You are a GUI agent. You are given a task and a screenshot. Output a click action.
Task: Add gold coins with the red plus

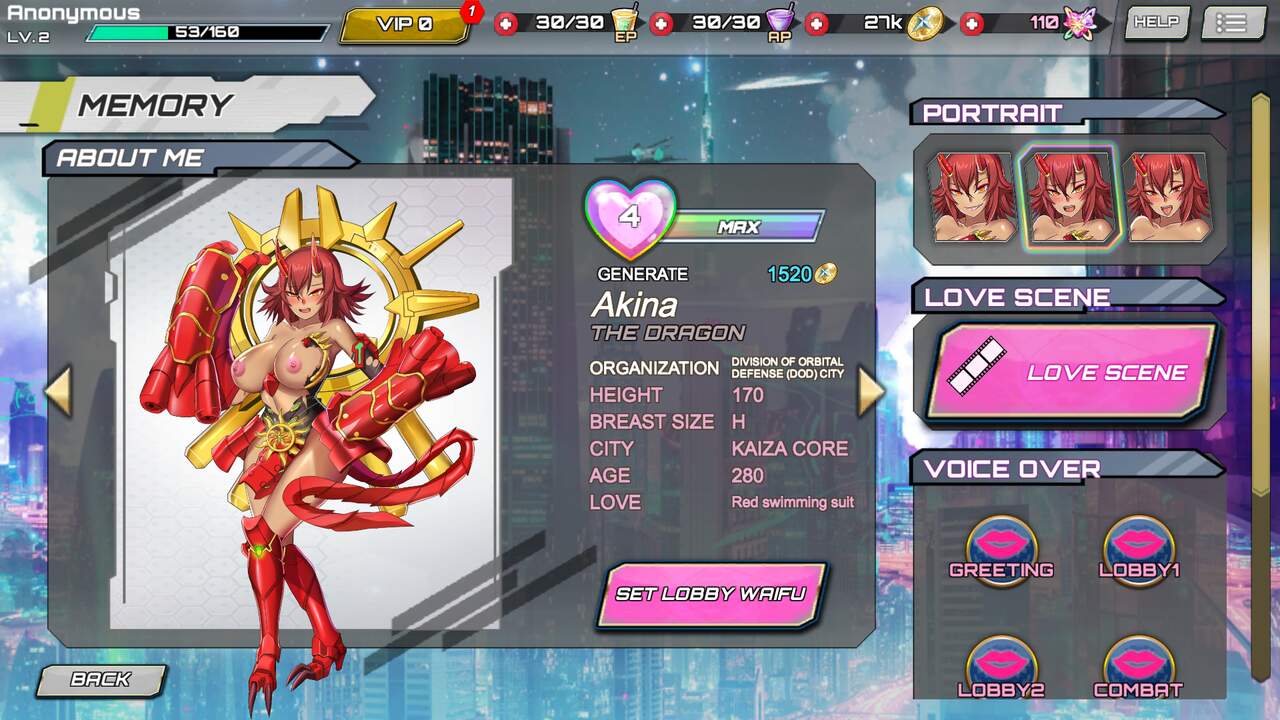(x=817, y=24)
